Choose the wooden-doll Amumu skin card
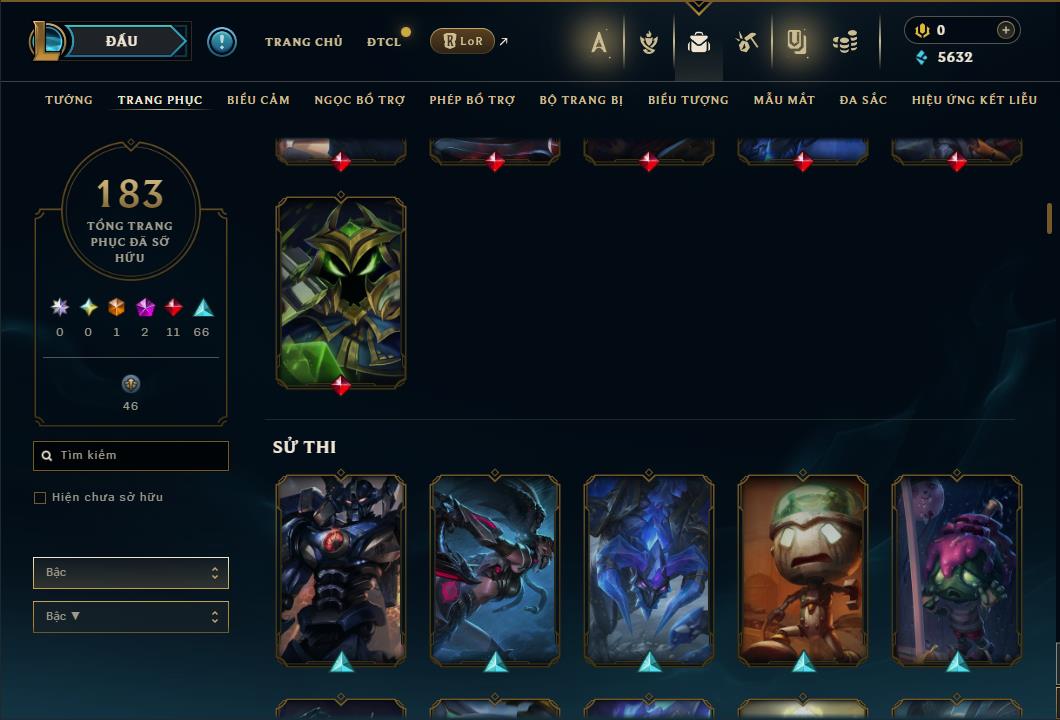The height and width of the screenshot is (720, 1060). tap(803, 567)
